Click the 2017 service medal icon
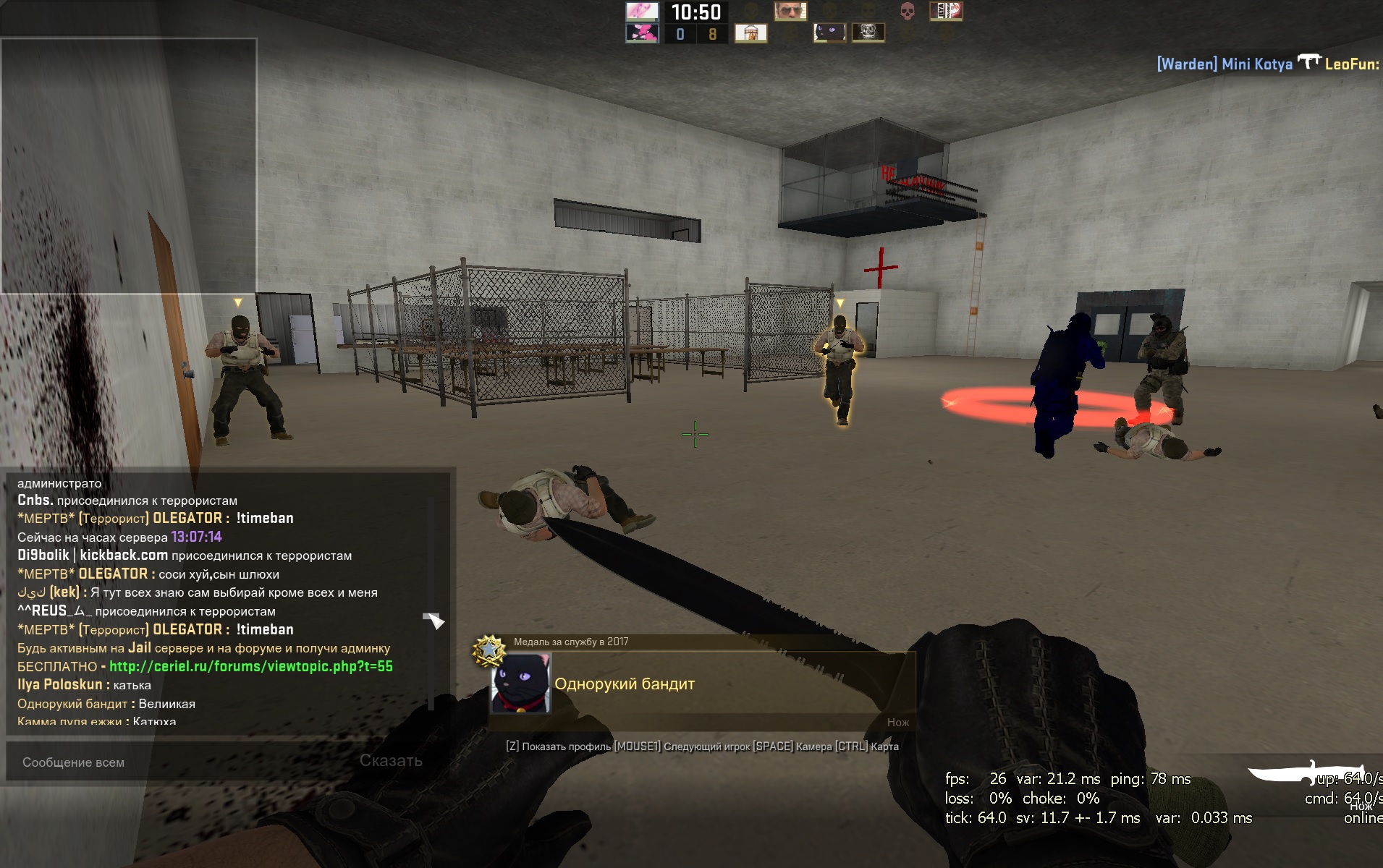 (x=490, y=650)
